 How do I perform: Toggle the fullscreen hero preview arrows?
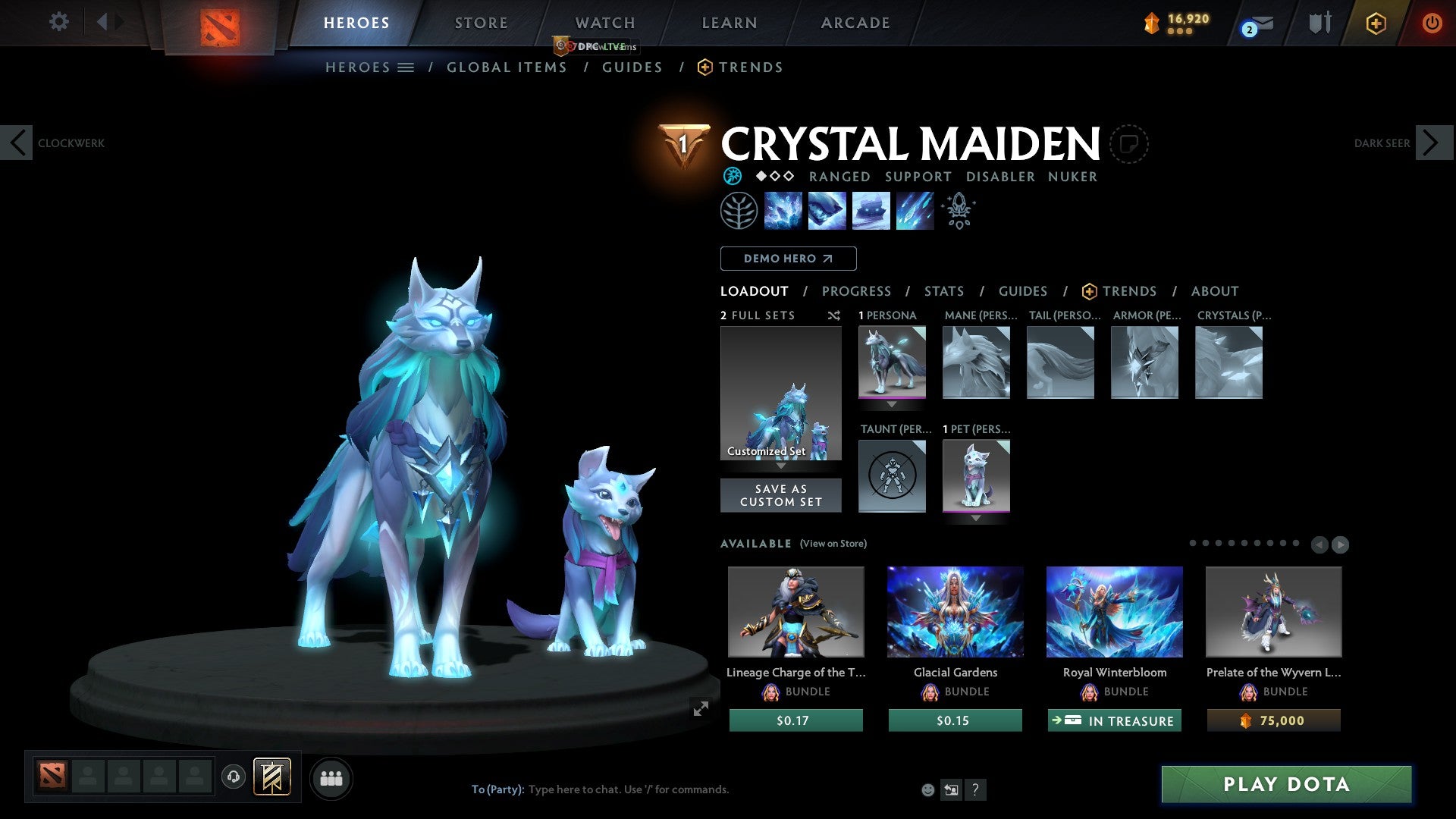pyautogui.click(x=700, y=709)
